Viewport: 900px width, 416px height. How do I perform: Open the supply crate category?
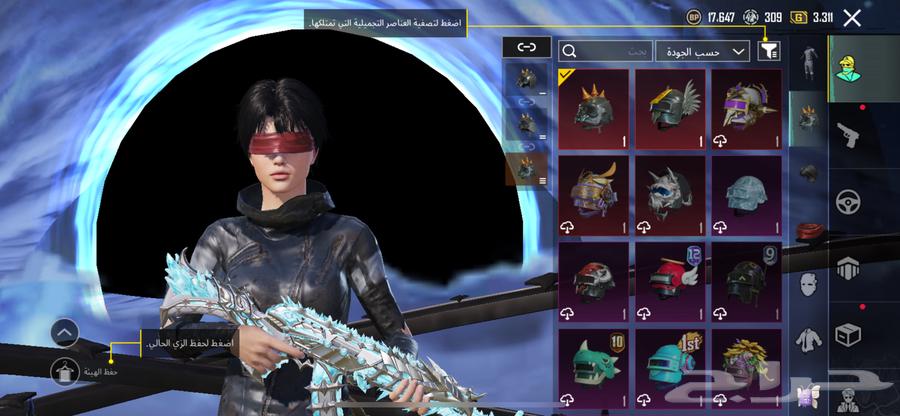point(848,332)
